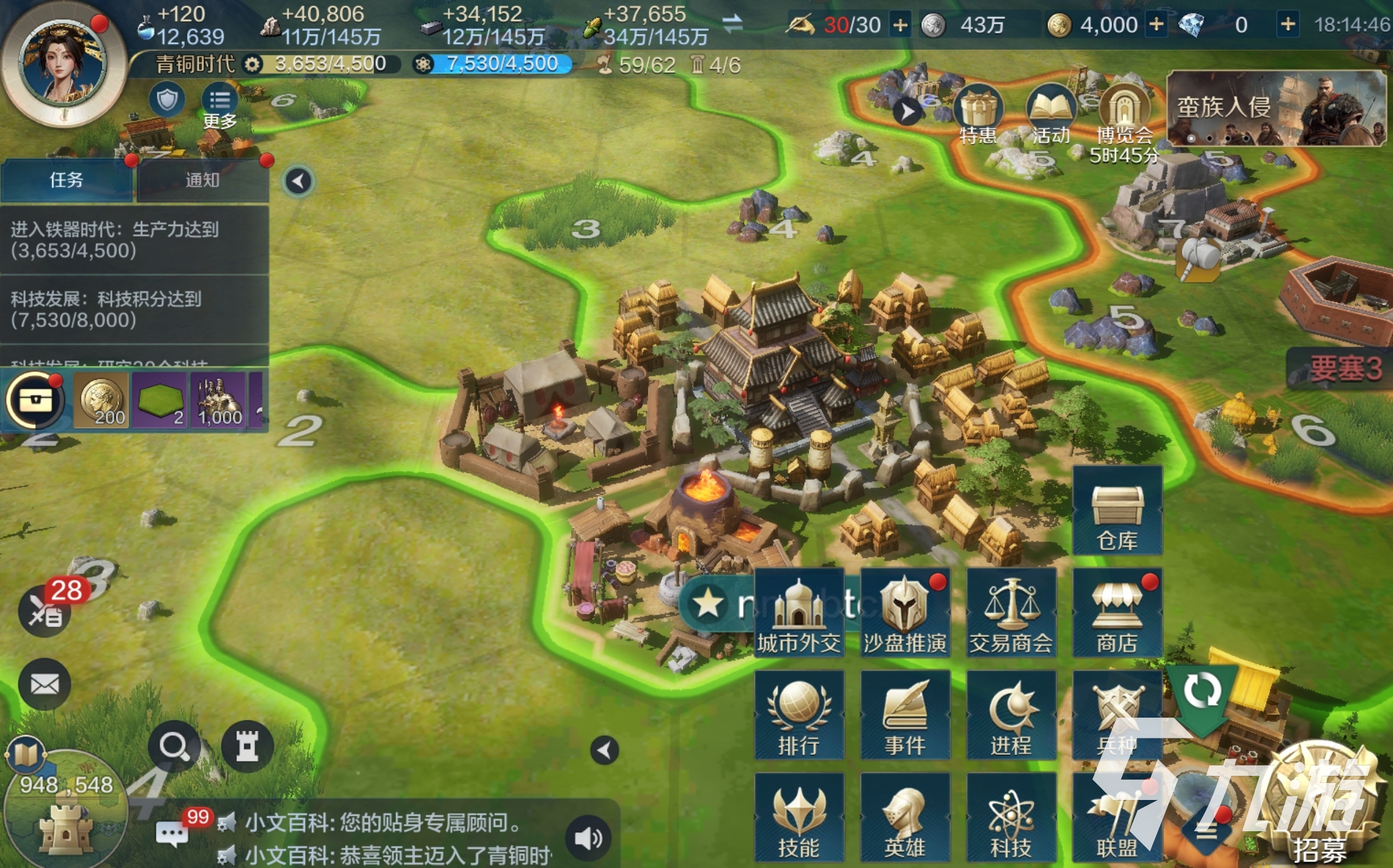The width and height of the screenshot is (1393, 868).
Task: Open the 进程 progress menu
Action: point(1011,716)
